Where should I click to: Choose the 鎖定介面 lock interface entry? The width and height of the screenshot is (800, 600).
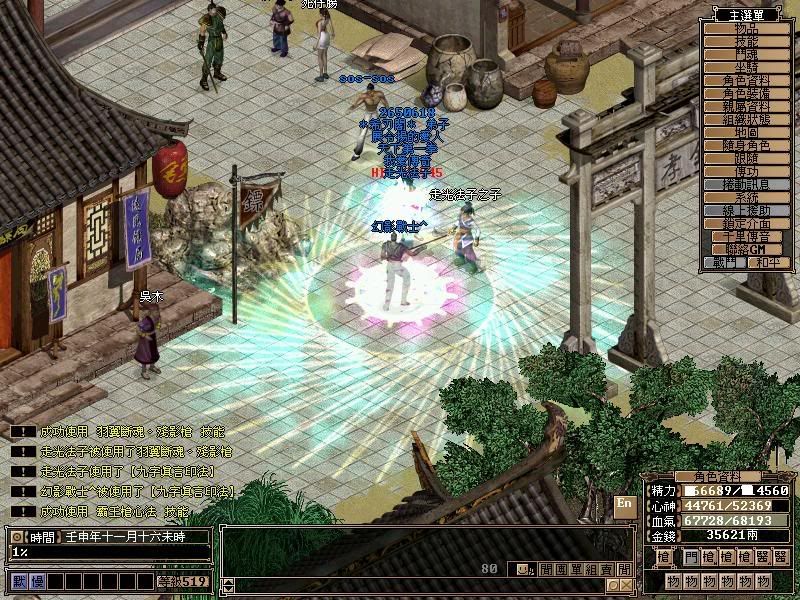747,224
